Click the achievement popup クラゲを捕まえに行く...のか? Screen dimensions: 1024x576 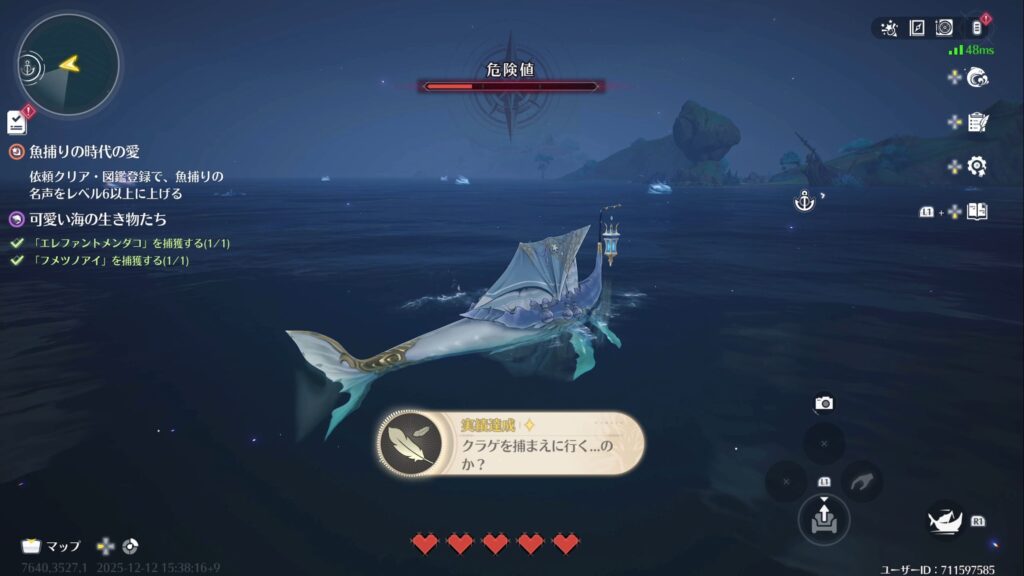tap(511, 444)
